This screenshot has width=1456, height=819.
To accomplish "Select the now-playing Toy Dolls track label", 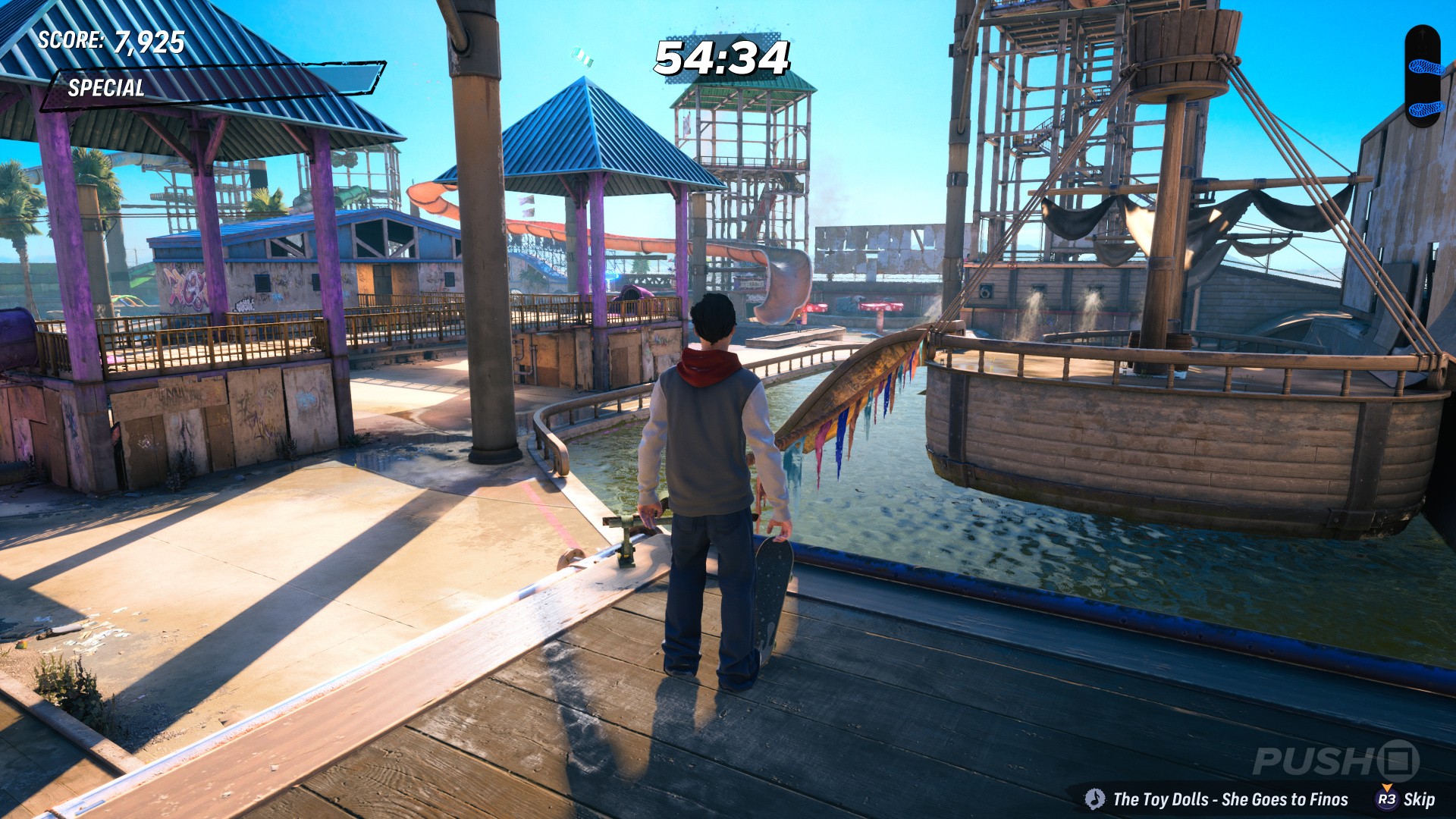I will click(1229, 799).
